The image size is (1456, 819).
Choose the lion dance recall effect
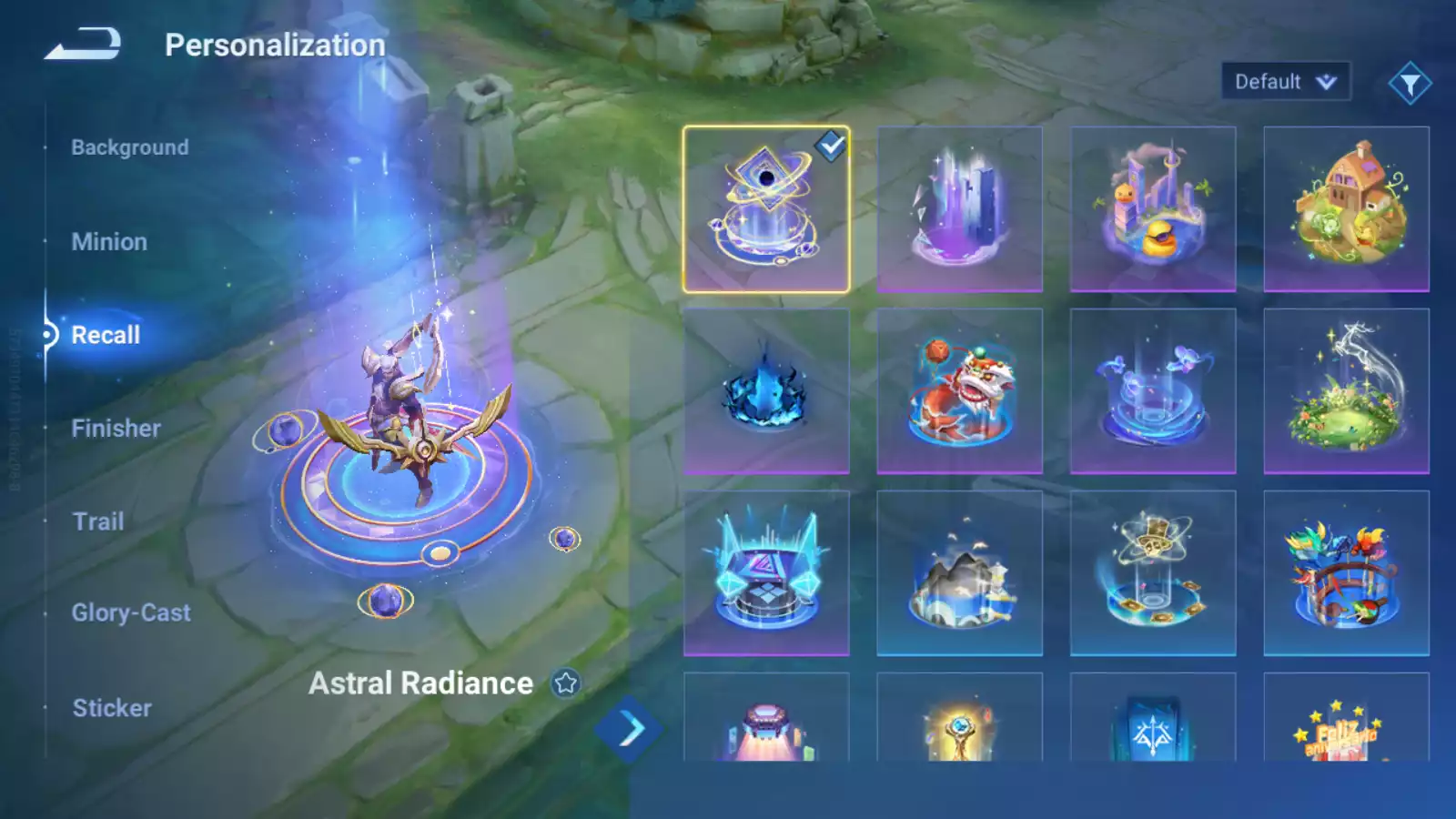(959, 391)
